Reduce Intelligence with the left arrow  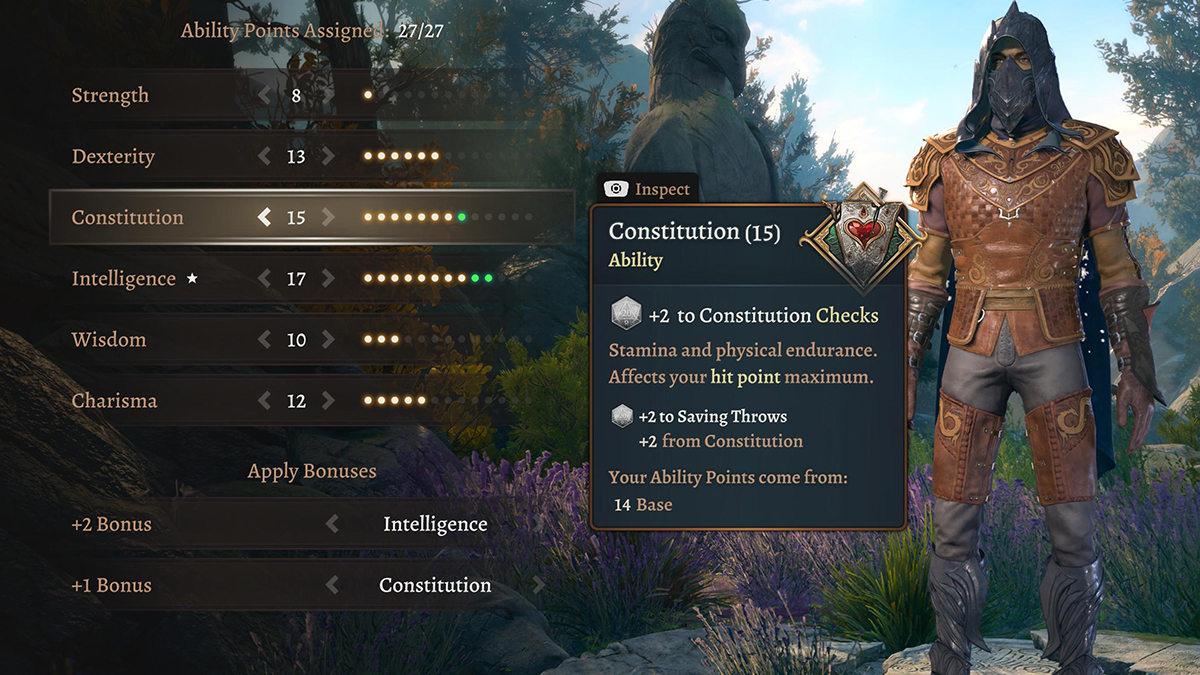point(265,279)
